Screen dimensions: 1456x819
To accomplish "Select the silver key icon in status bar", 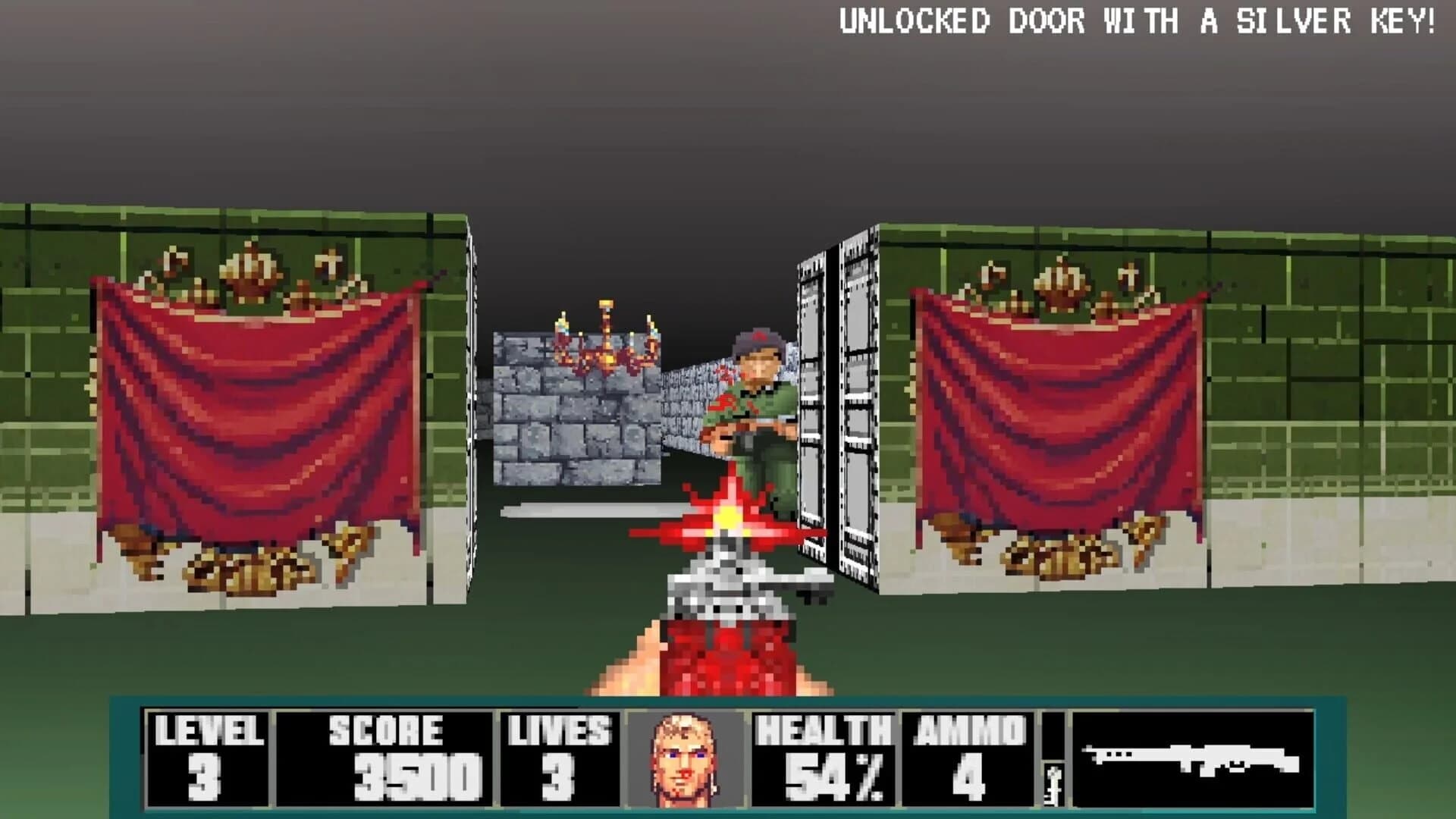I will pos(1054,781).
